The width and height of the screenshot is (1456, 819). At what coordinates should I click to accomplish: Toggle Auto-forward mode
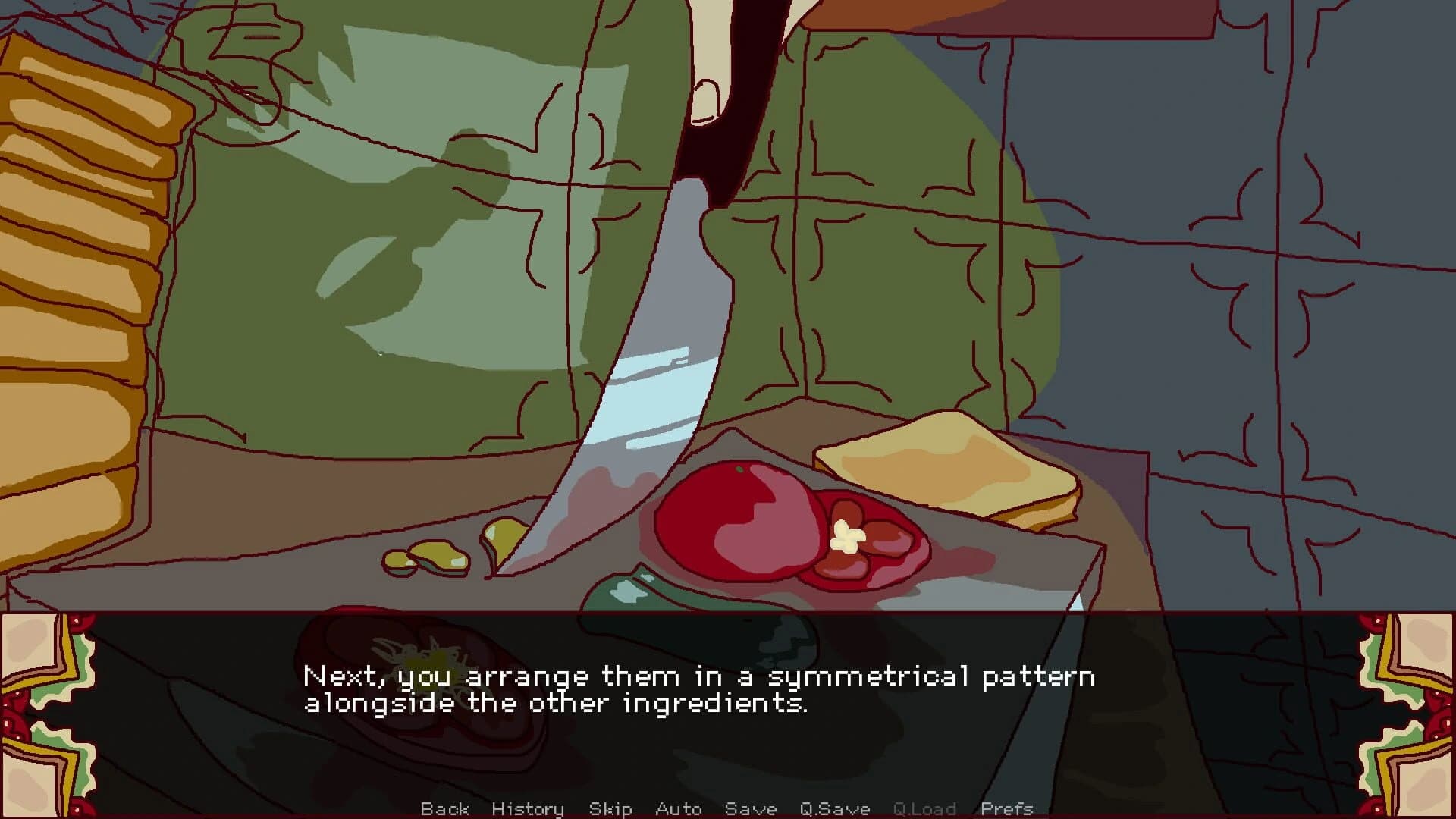679,809
